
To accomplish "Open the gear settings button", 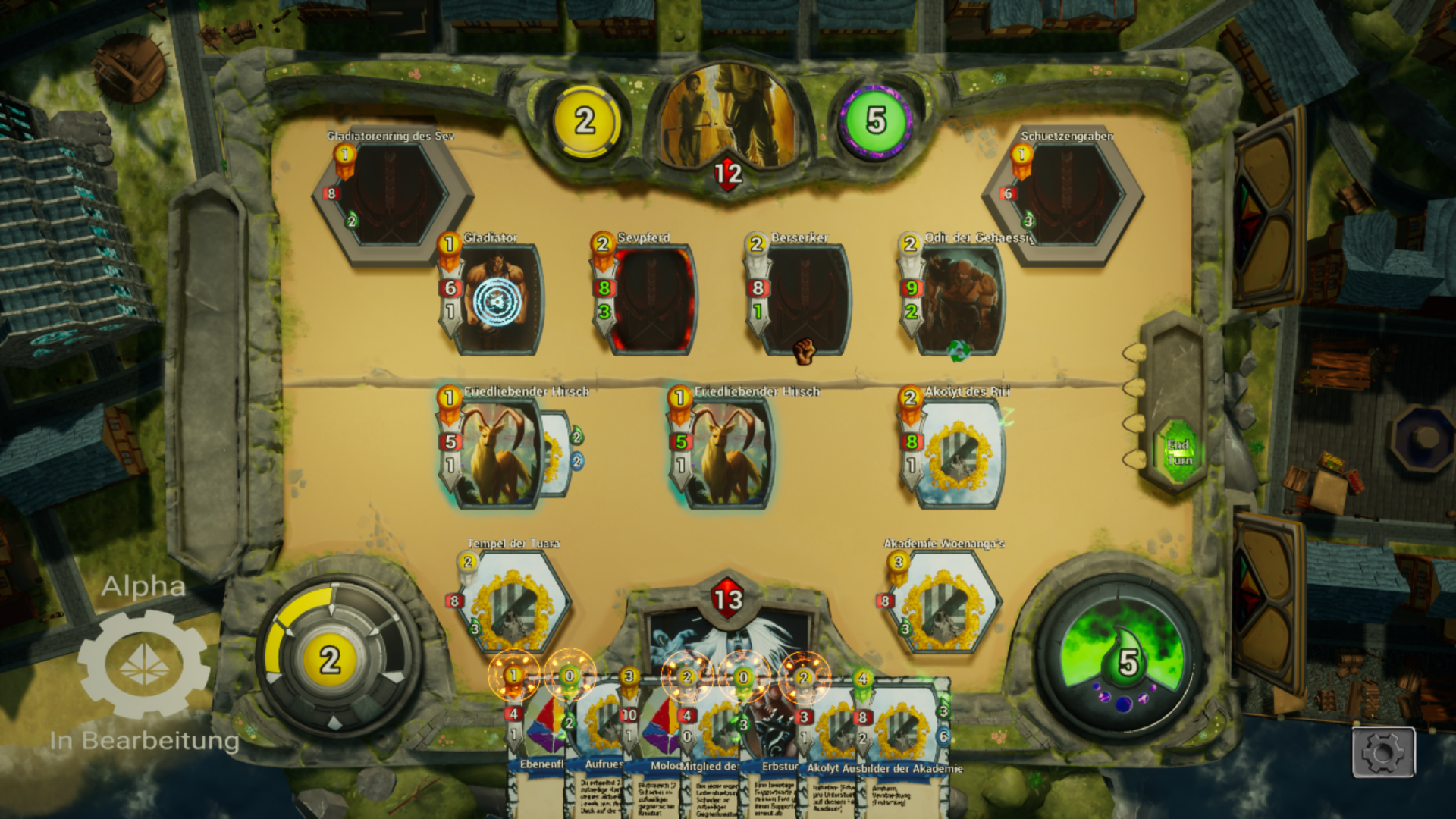I will click(x=1383, y=752).
